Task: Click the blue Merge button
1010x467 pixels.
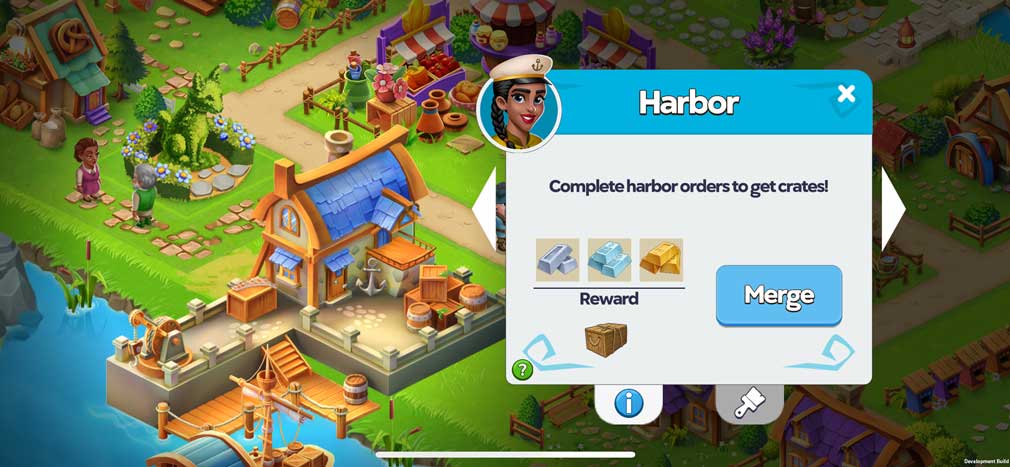Action: tap(778, 295)
